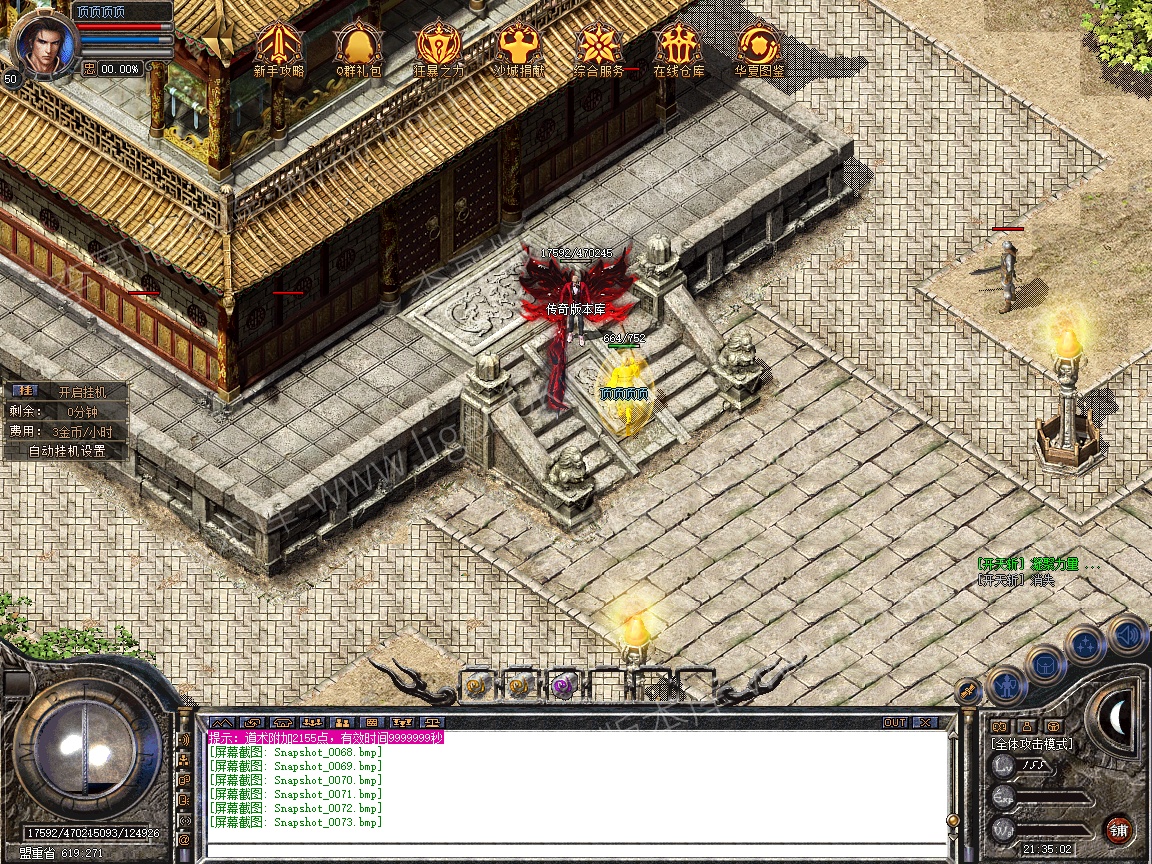Click the red 铺 shop button
This screenshot has width=1152, height=864.
coord(1118,829)
